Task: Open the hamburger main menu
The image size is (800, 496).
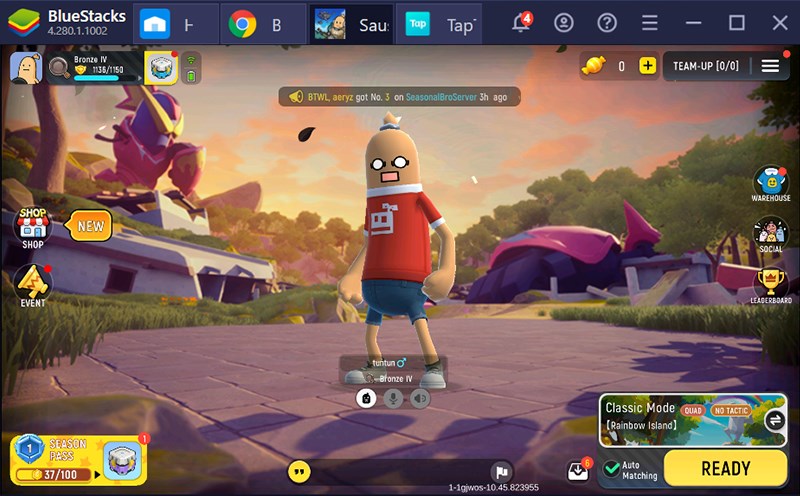Action: 770,66
